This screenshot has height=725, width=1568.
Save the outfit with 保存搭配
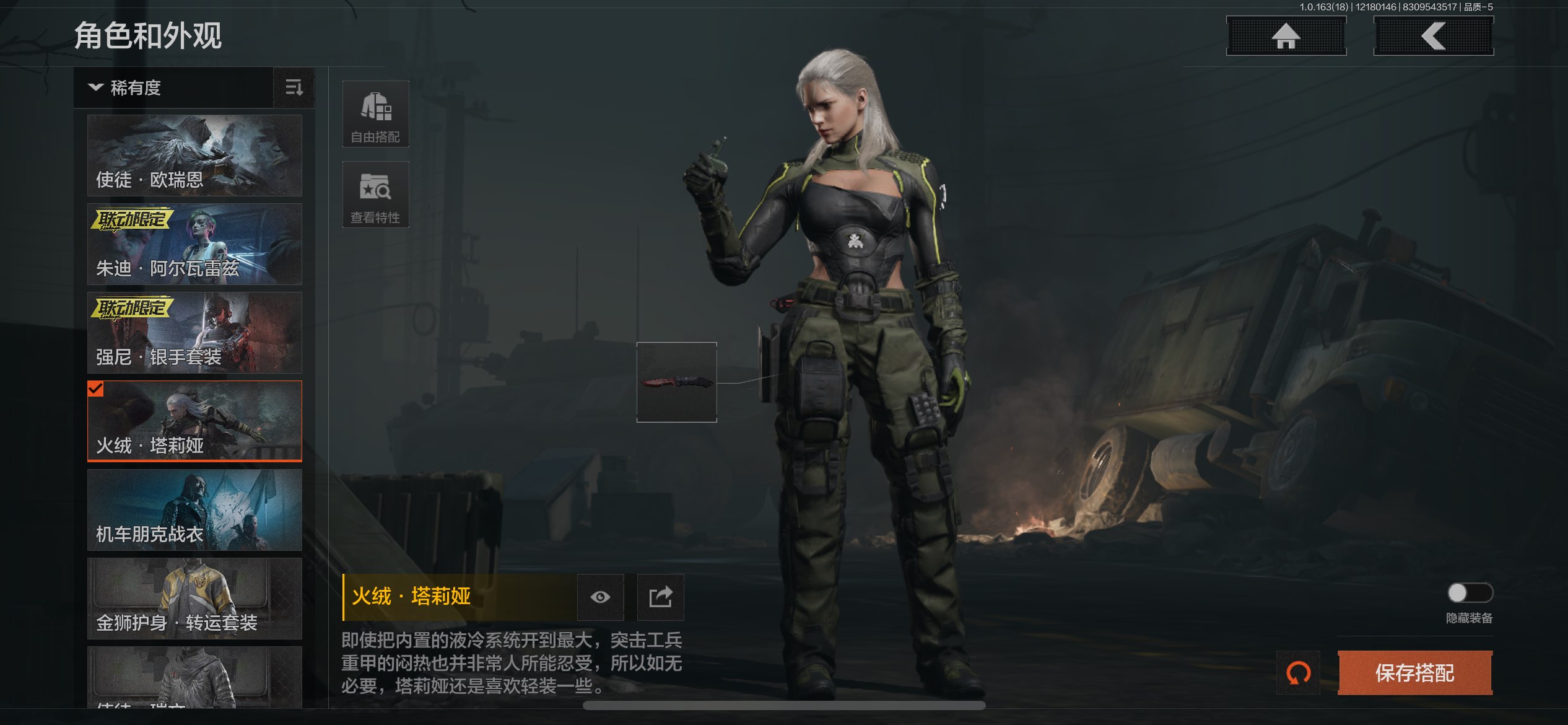point(1414,673)
